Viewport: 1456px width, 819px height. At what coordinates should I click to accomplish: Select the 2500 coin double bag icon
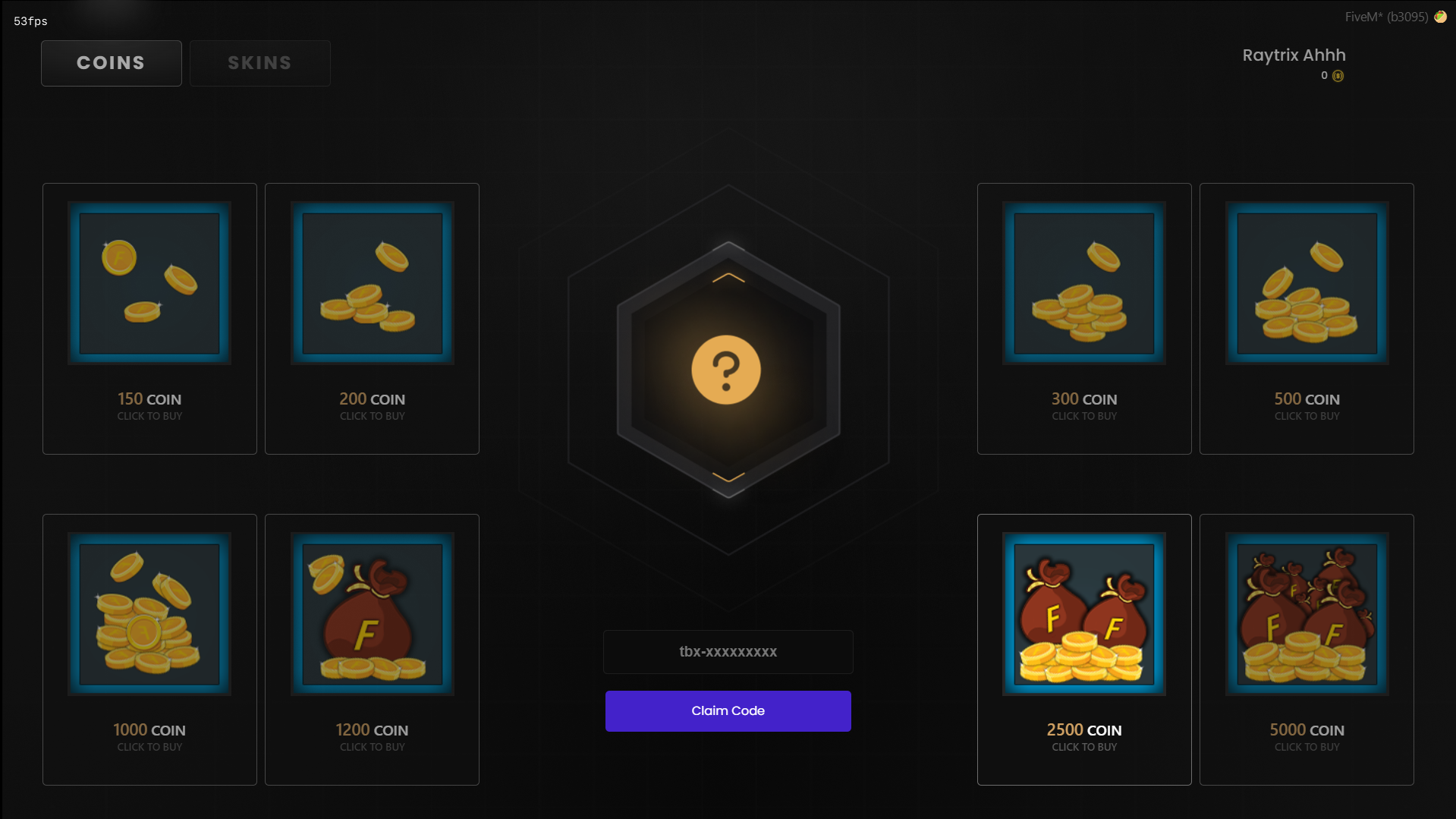tap(1084, 614)
